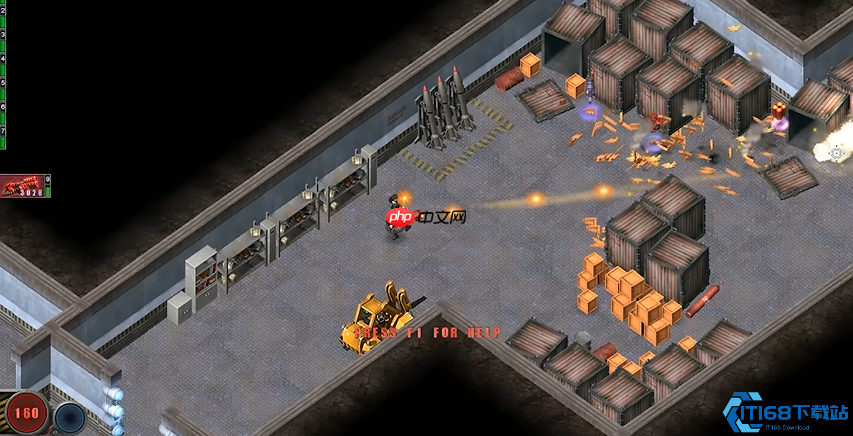
Task: Open the IT168 download site logo
Action: tap(787, 413)
